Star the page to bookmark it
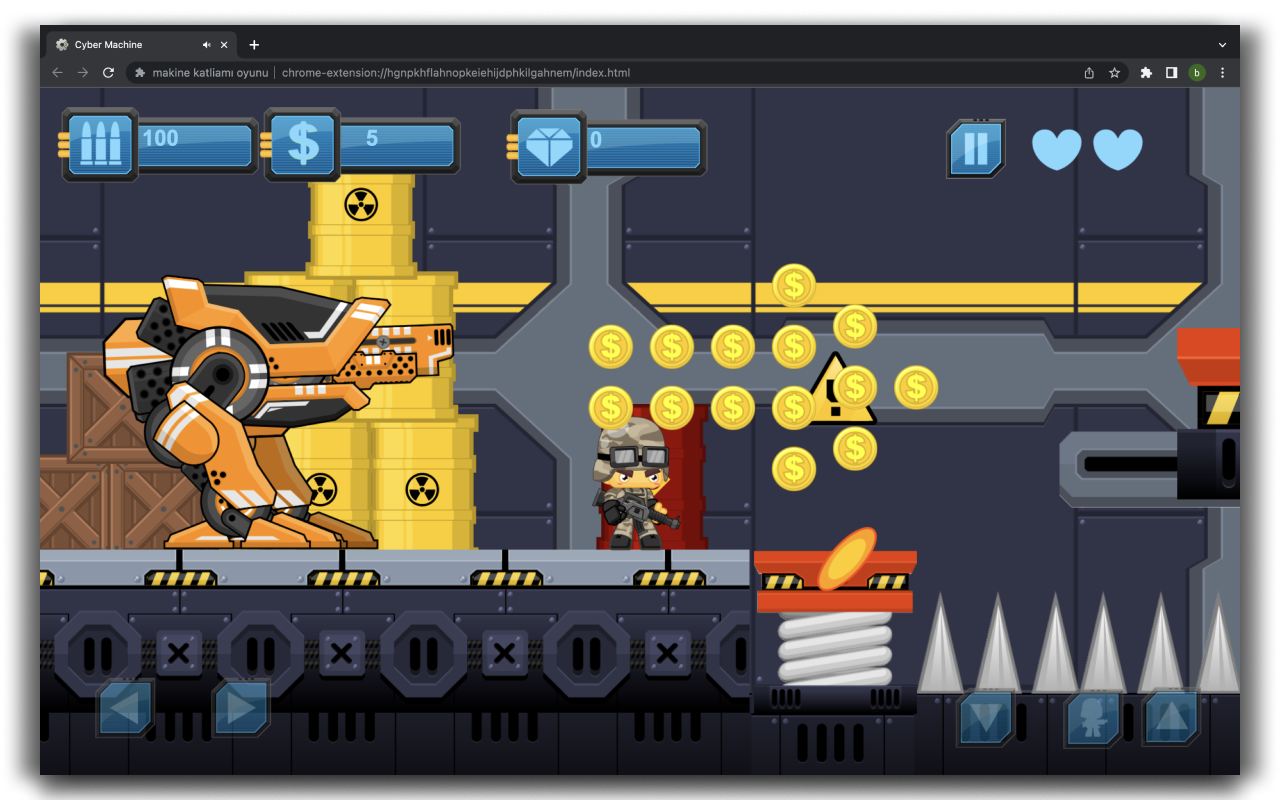This screenshot has height=800, width=1280. click(x=1115, y=72)
